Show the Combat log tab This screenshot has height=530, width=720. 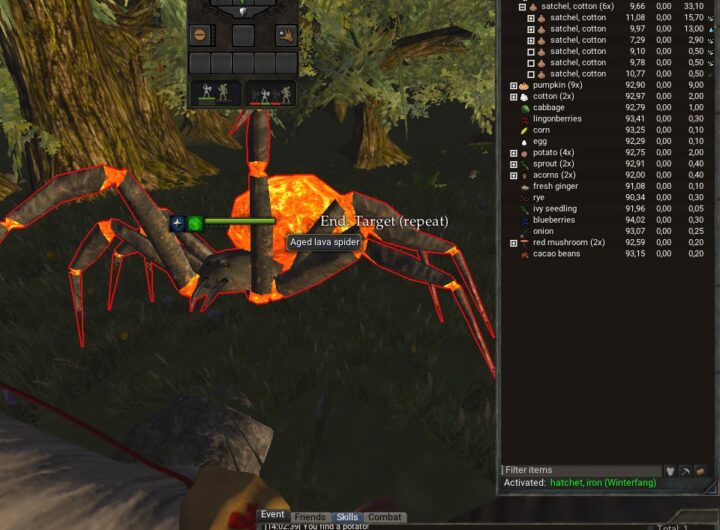[x=385, y=517]
